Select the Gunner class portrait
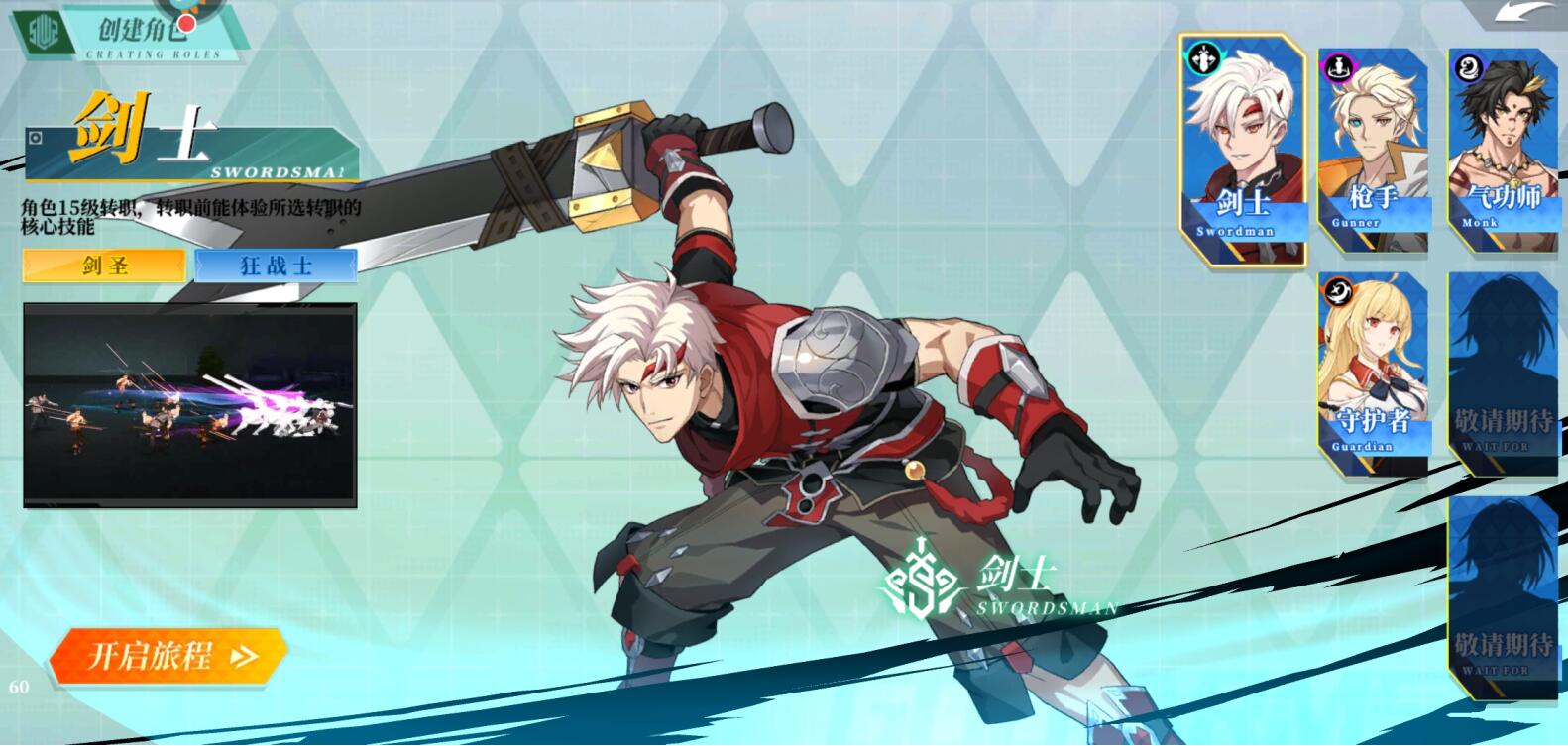1568x746 pixels. pos(1374,149)
